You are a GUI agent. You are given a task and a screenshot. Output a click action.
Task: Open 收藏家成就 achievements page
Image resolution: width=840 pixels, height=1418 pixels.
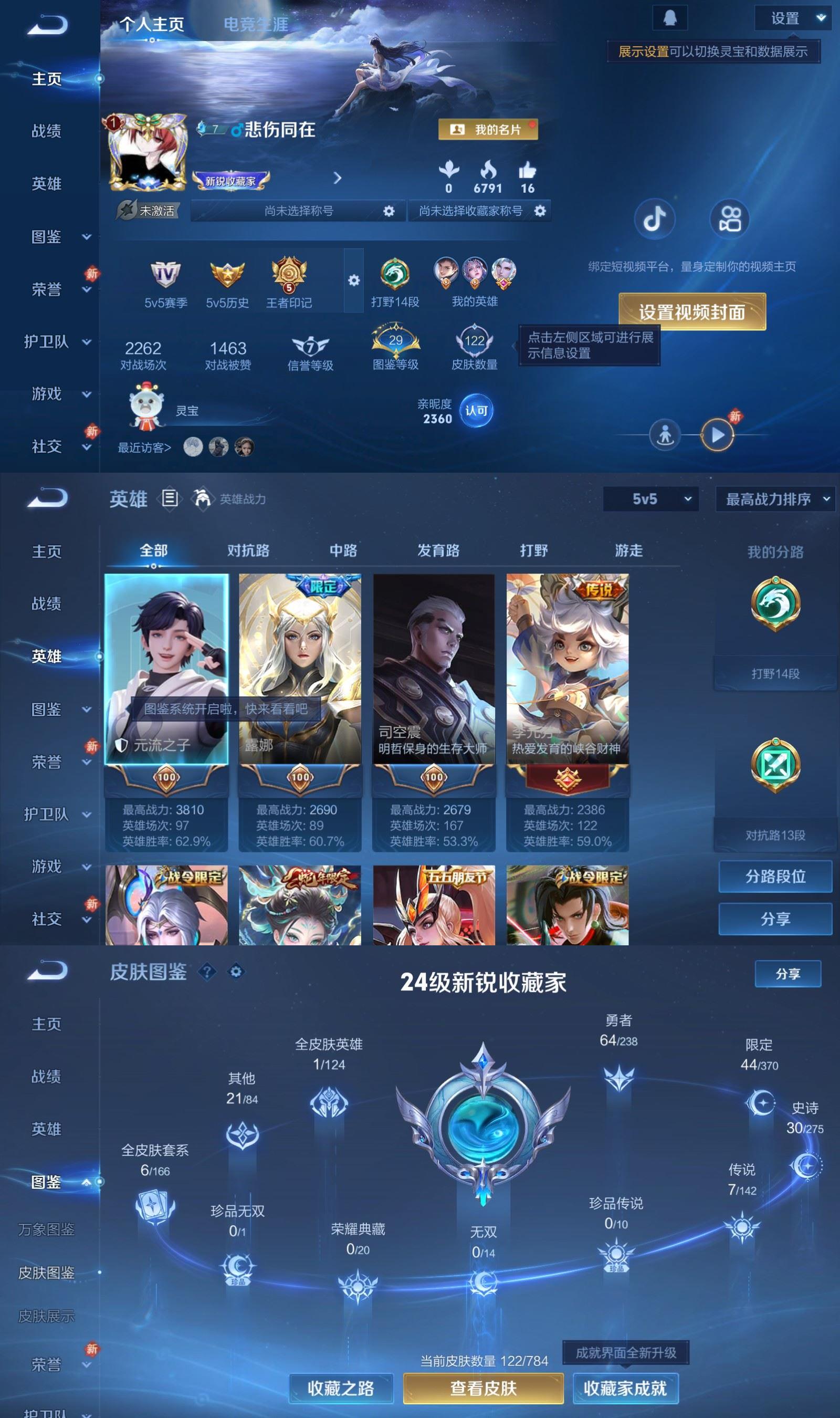pyautogui.click(x=625, y=1389)
